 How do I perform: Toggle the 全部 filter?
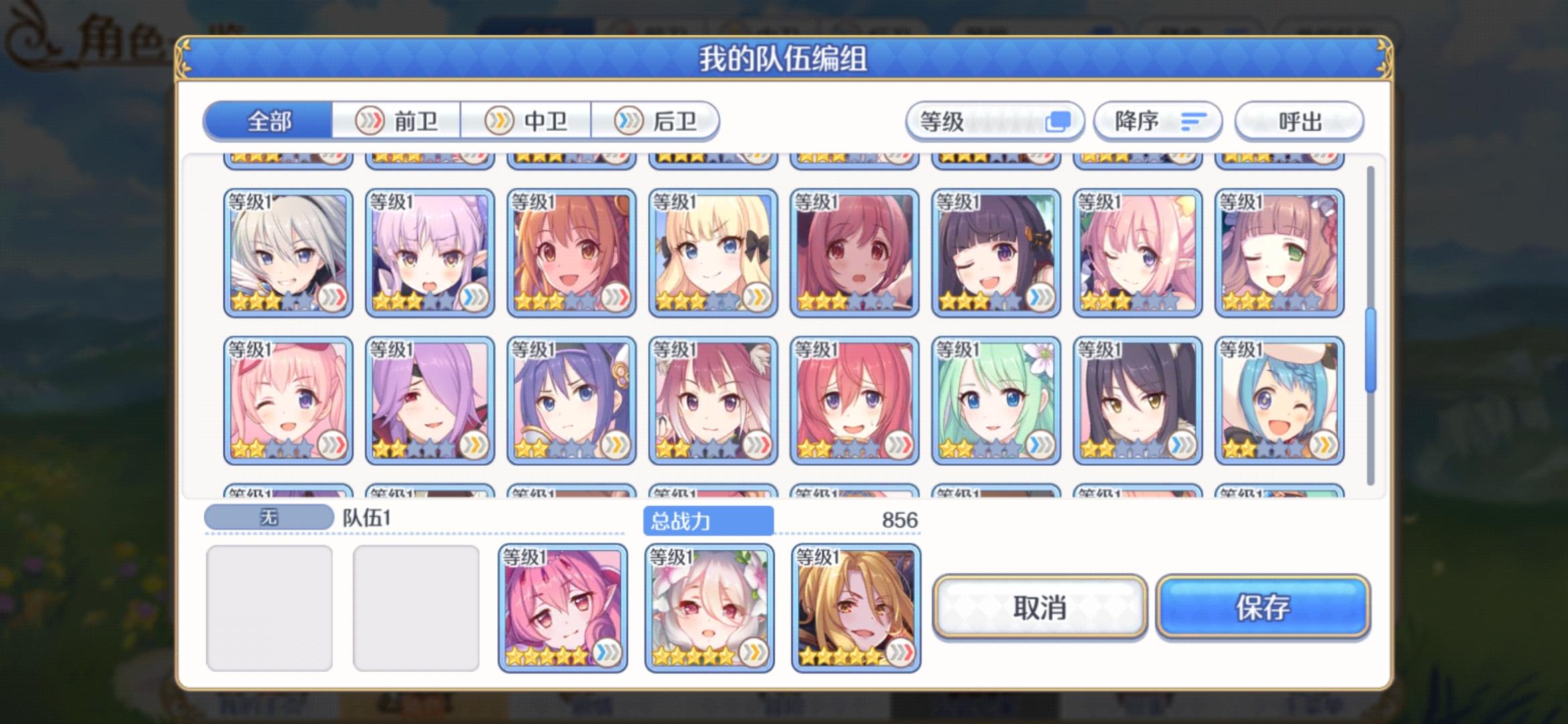tap(268, 121)
